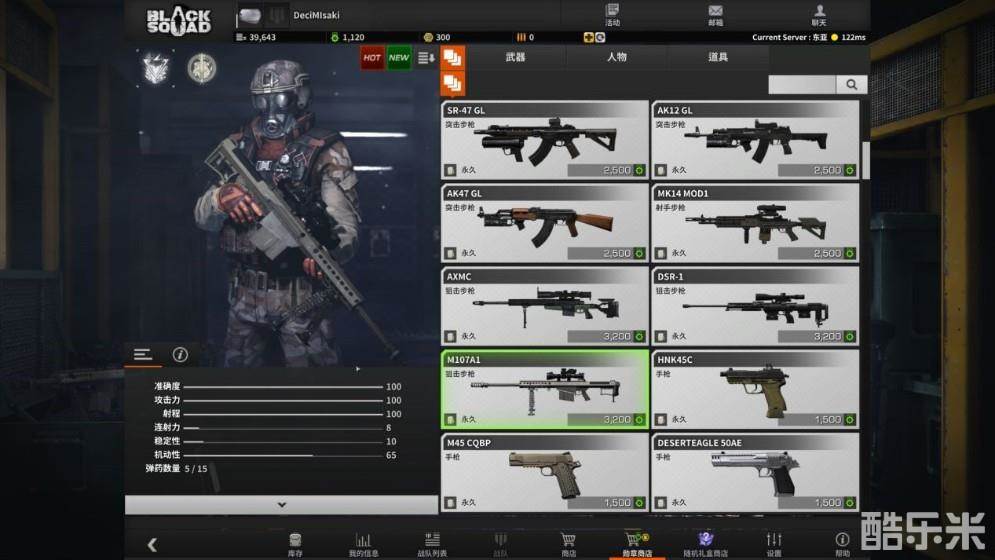Click the back arrow button

coord(152,545)
